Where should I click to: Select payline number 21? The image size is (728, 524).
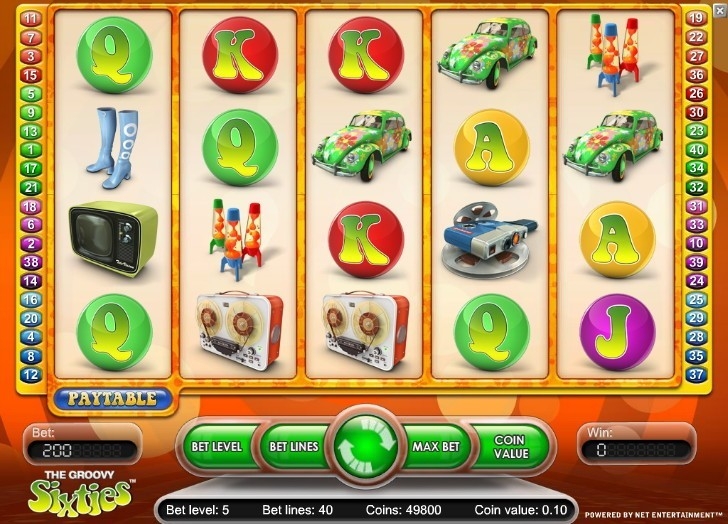30,187
